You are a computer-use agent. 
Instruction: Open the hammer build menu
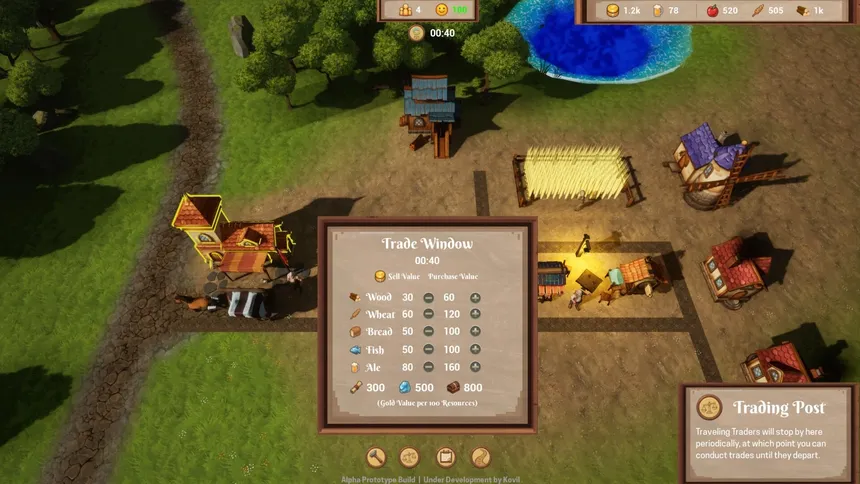point(377,457)
